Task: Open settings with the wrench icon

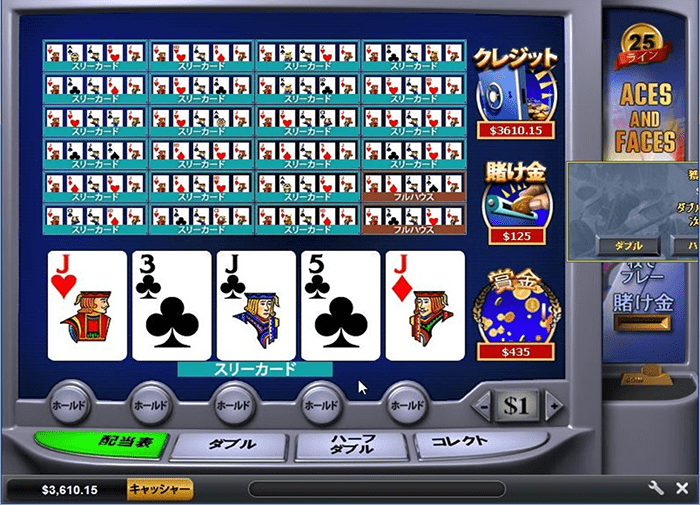Action: pos(657,489)
